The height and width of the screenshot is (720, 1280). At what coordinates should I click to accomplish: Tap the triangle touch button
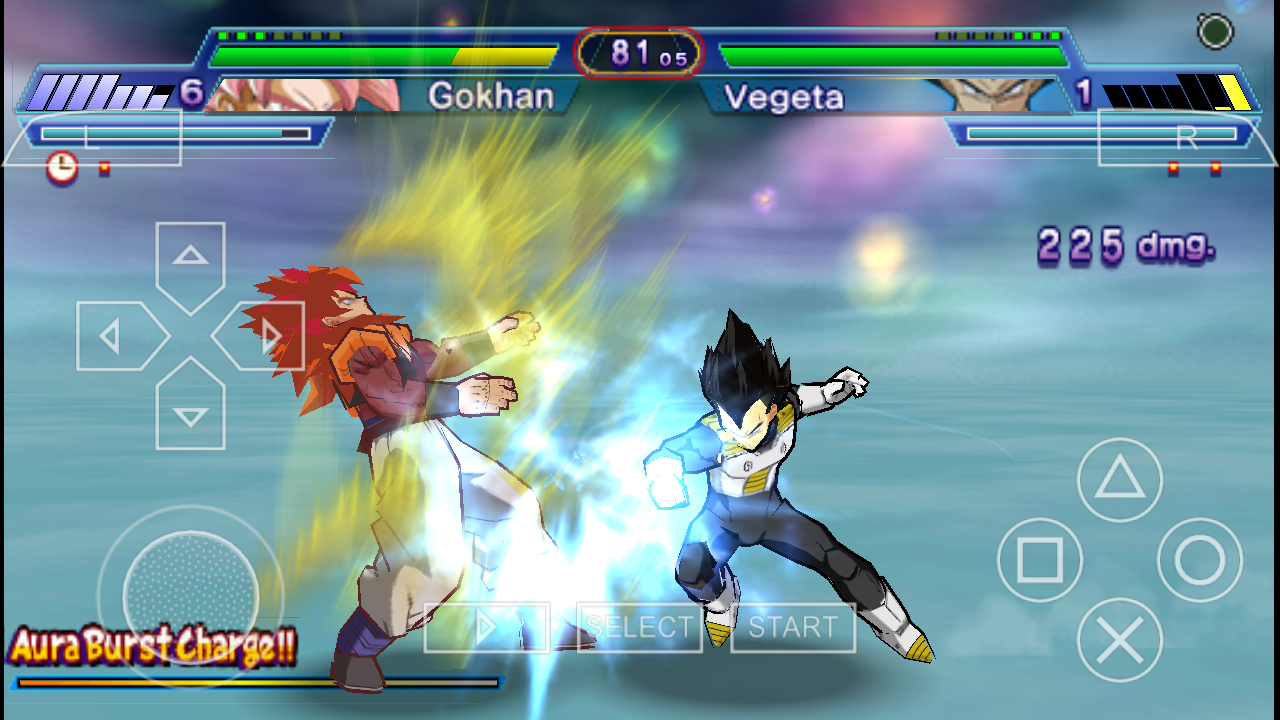1119,480
